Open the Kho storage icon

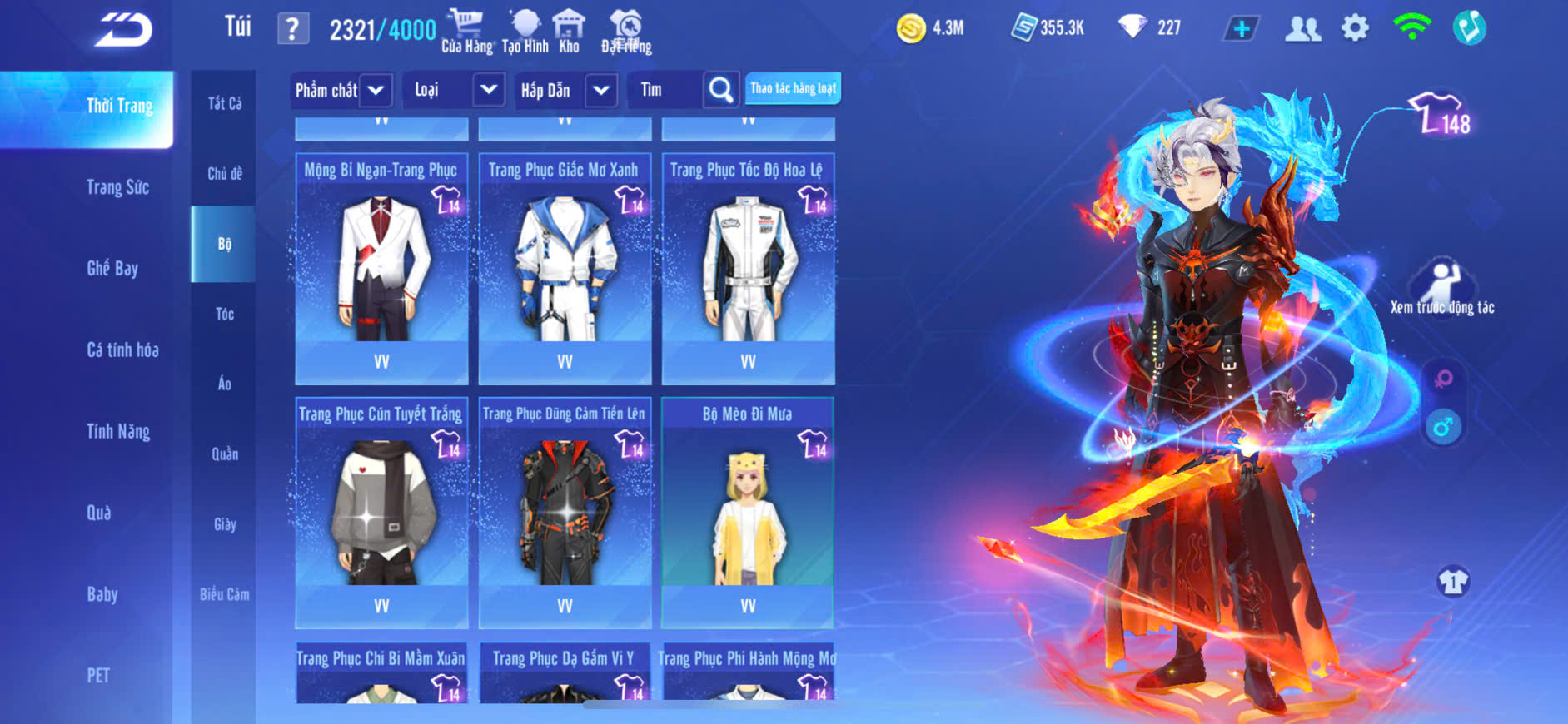(x=569, y=31)
